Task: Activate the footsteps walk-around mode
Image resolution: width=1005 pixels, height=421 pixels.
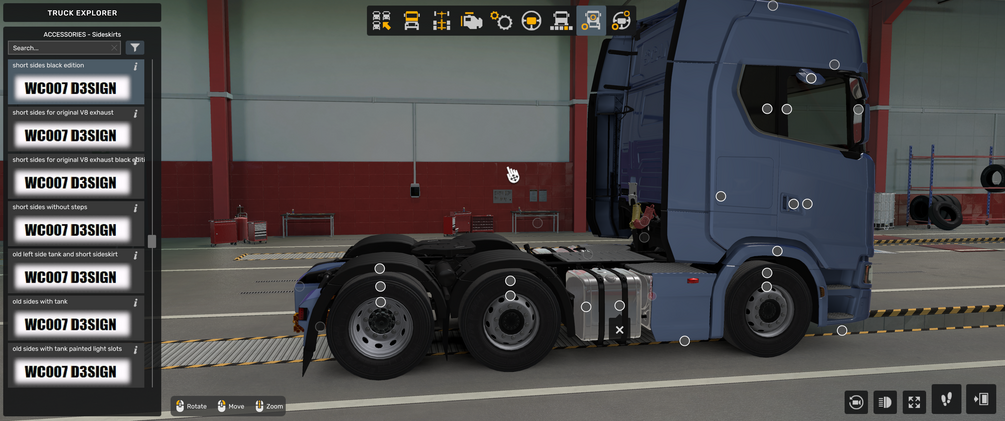Action: [946, 399]
